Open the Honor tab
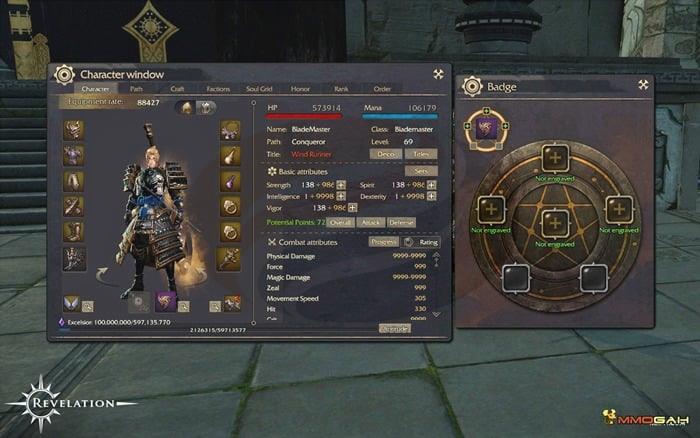This screenshot has width=700, height=438. point(302,88)
